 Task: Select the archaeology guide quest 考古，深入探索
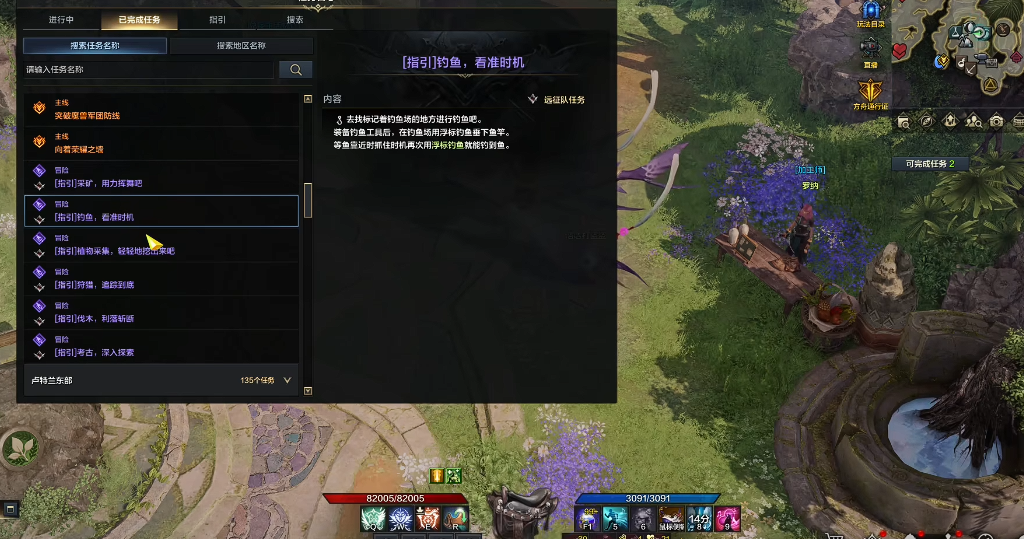160,346
